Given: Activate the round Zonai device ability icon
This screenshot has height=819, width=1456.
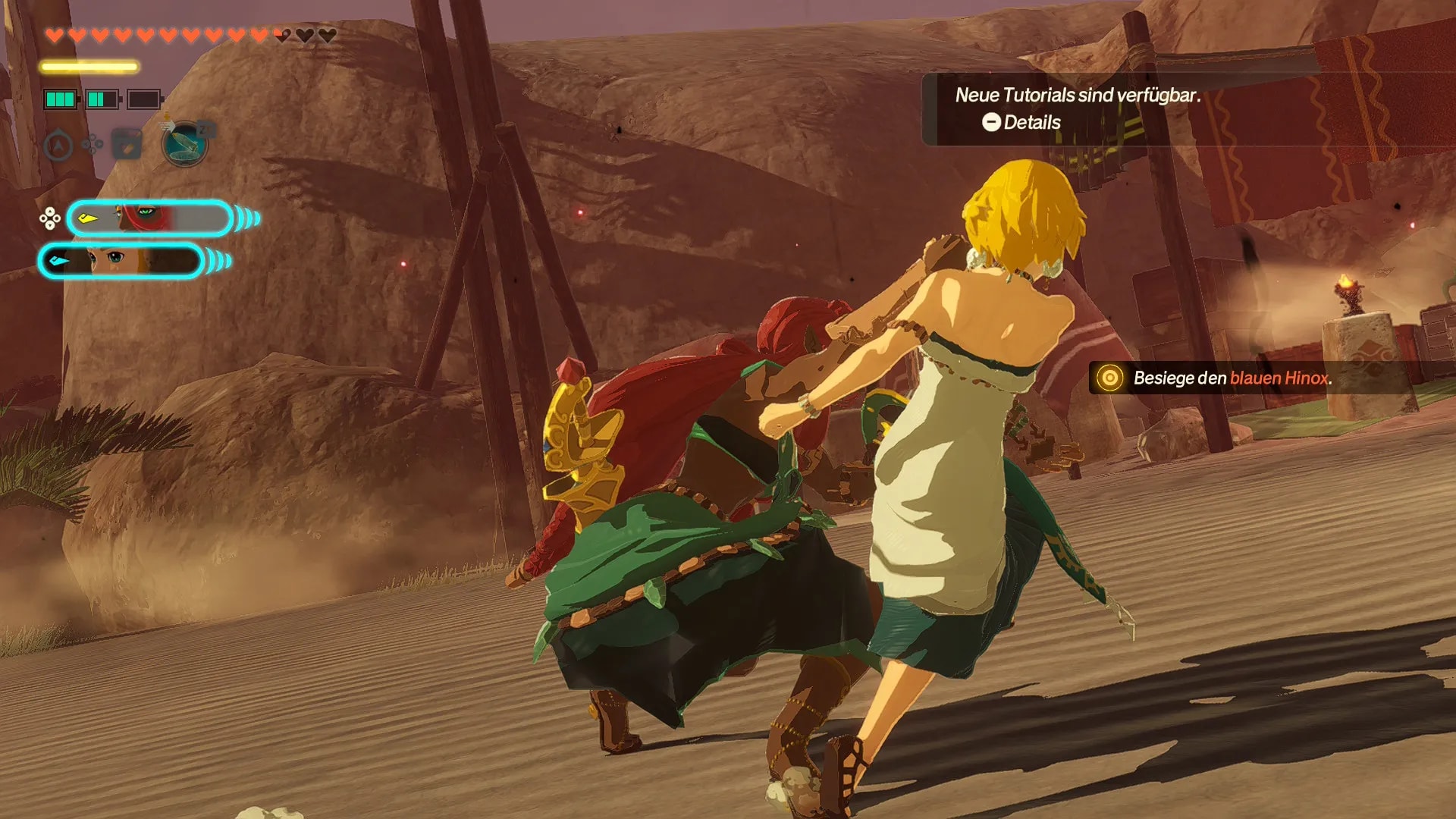Looking at the screenshot, I should 185,143.
